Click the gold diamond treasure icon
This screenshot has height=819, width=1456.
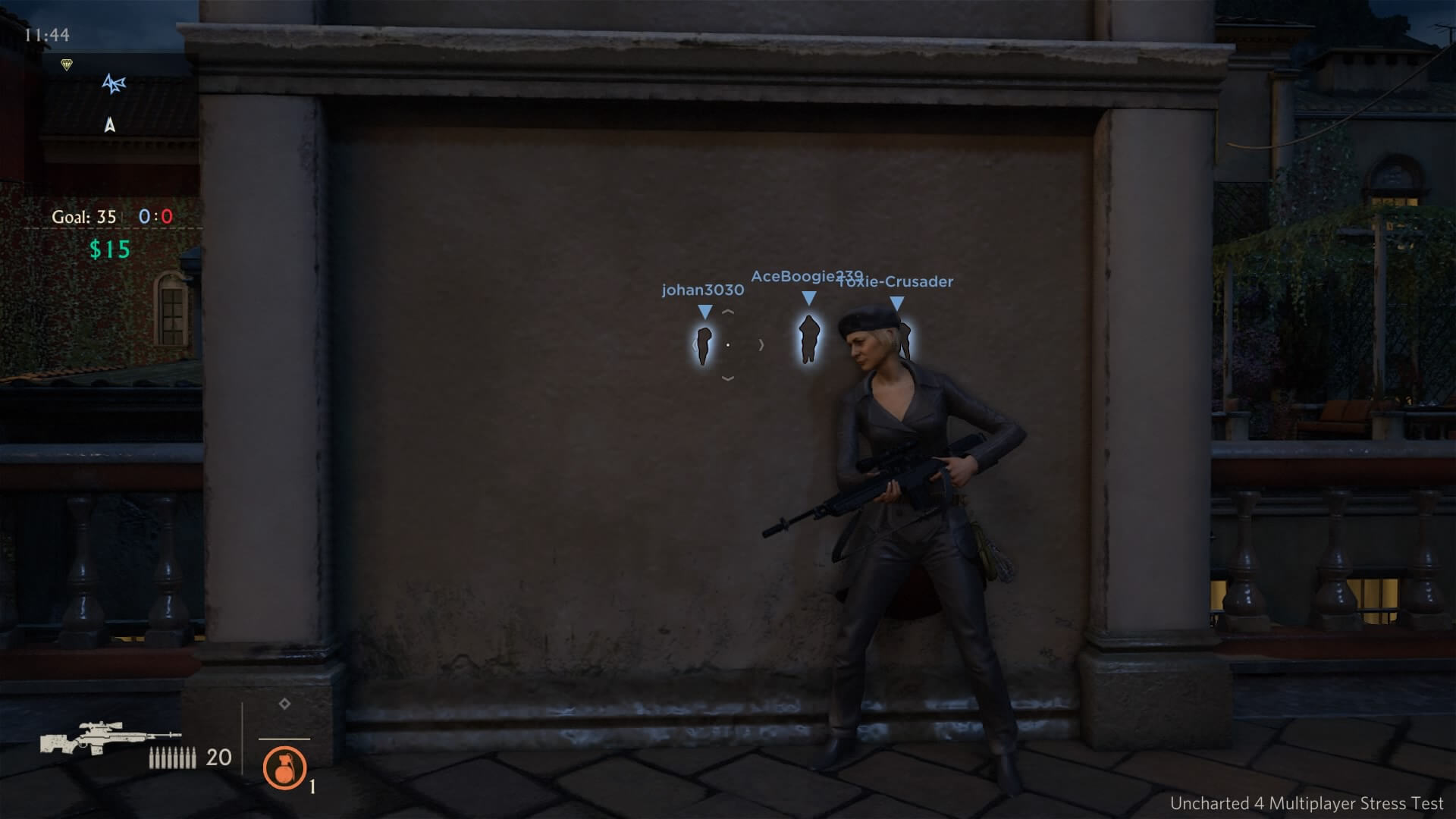click(x=67, y=64)
